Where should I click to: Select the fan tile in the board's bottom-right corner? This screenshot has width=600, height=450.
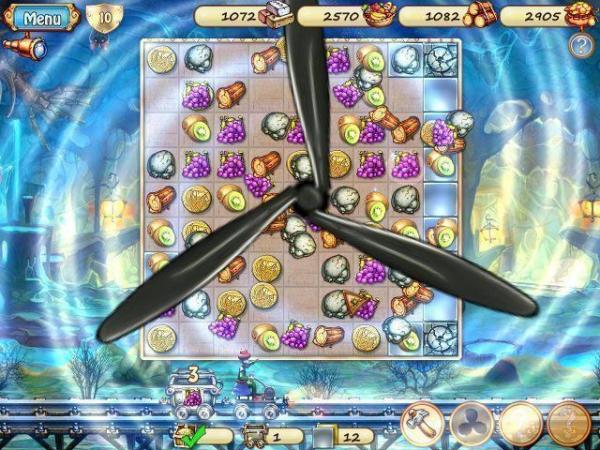coord(440,337)
